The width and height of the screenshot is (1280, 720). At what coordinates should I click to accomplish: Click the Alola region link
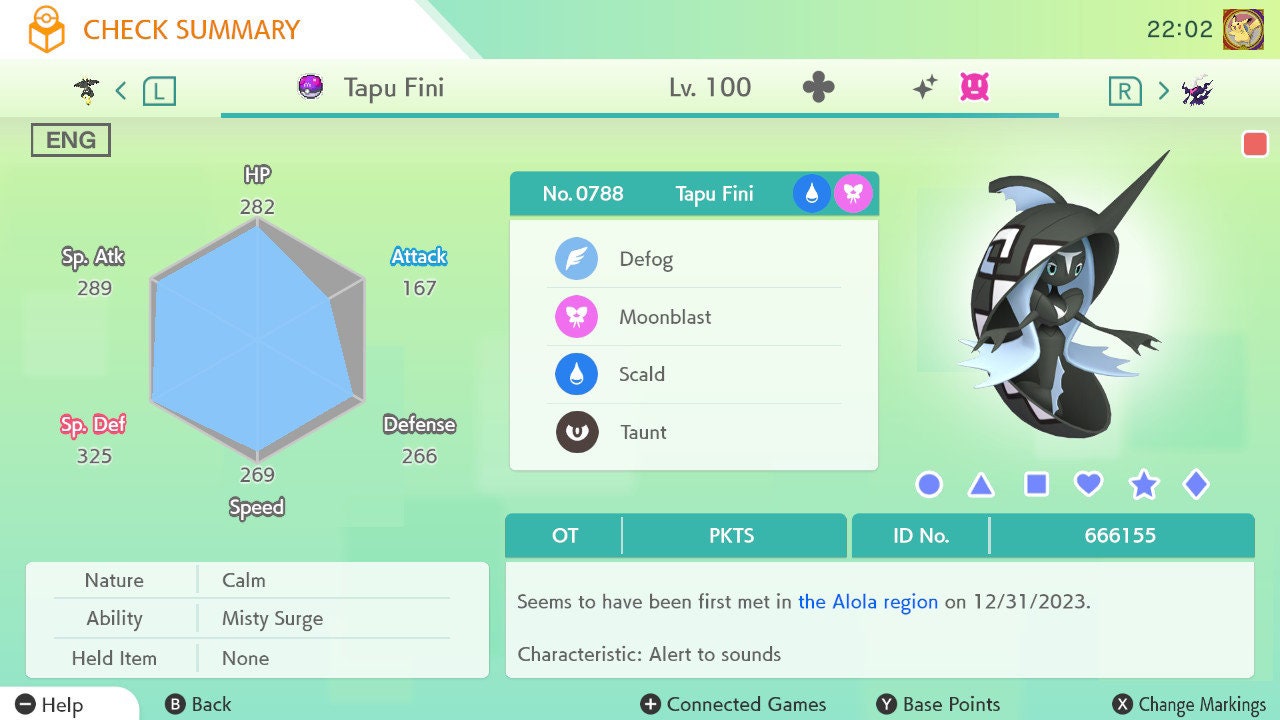pyautogui.click(x=867, y=602)
